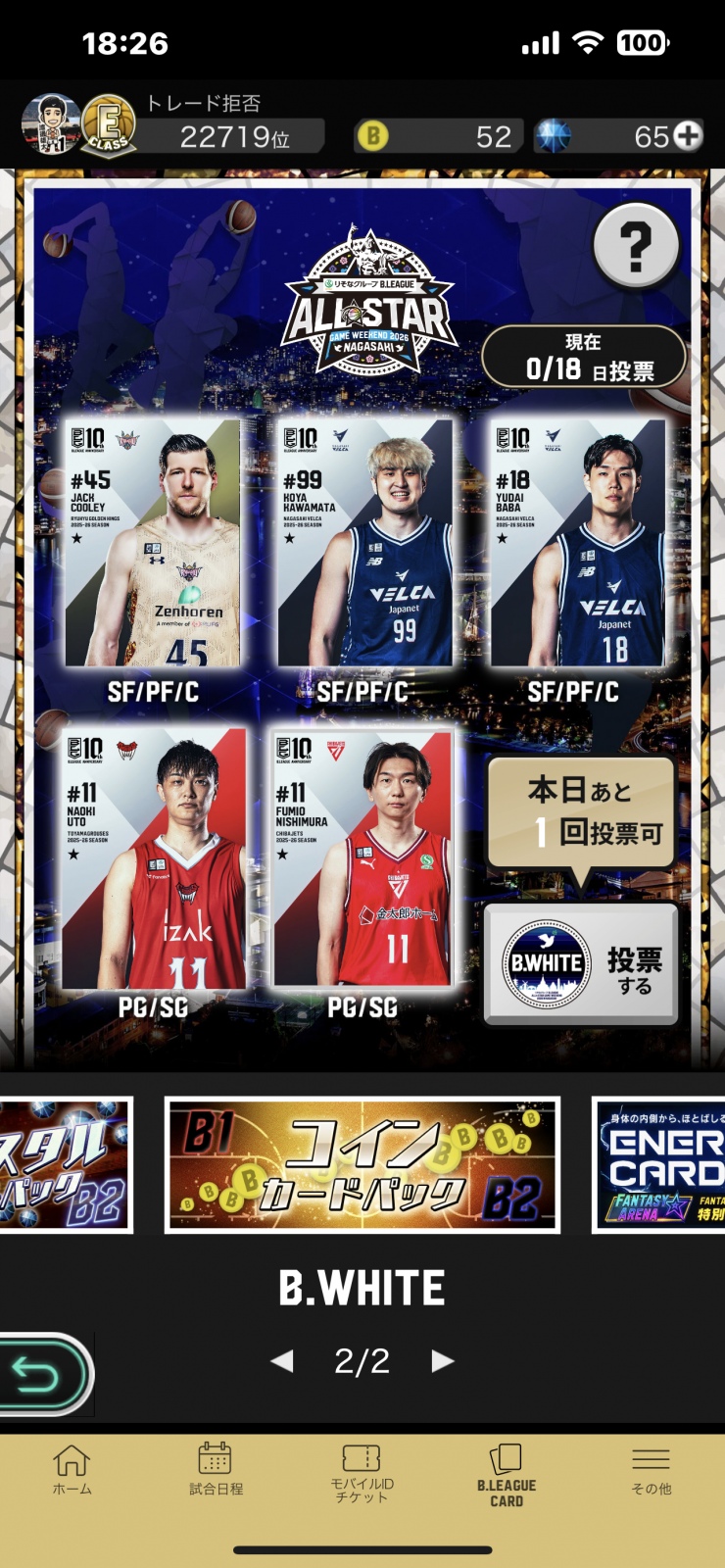725x1568 pixels.
Task: Open the question mark help button
Action: [636, 245]
